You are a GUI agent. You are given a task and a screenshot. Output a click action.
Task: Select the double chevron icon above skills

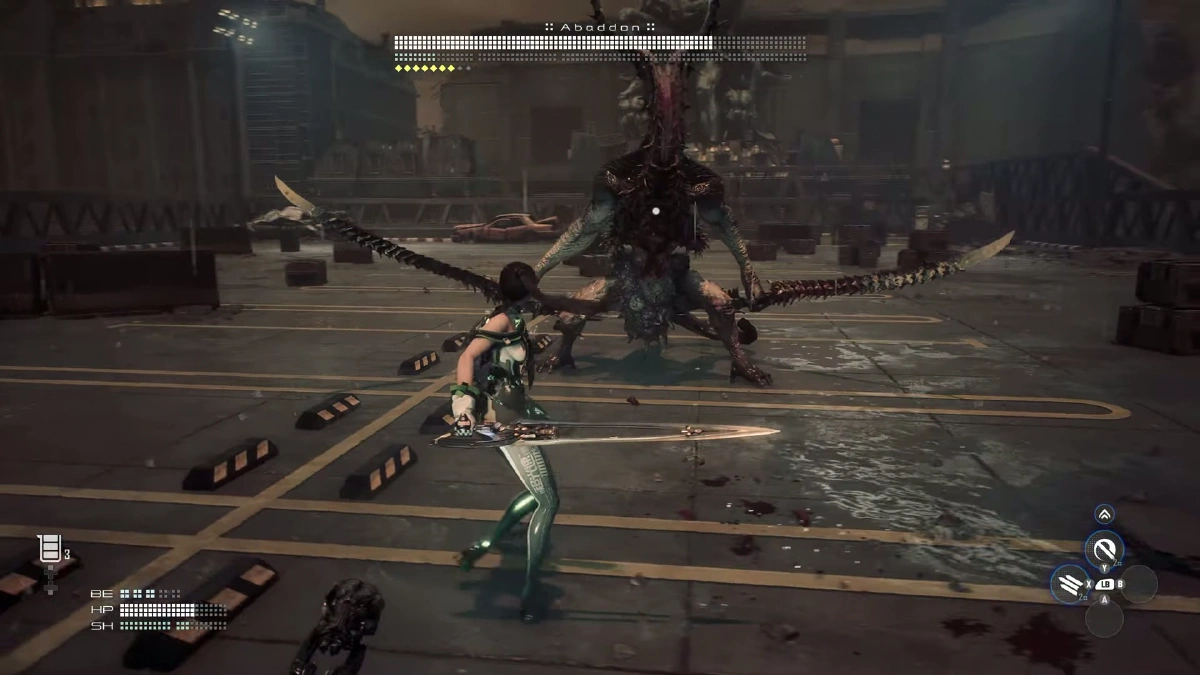[x=1104, y=514]
